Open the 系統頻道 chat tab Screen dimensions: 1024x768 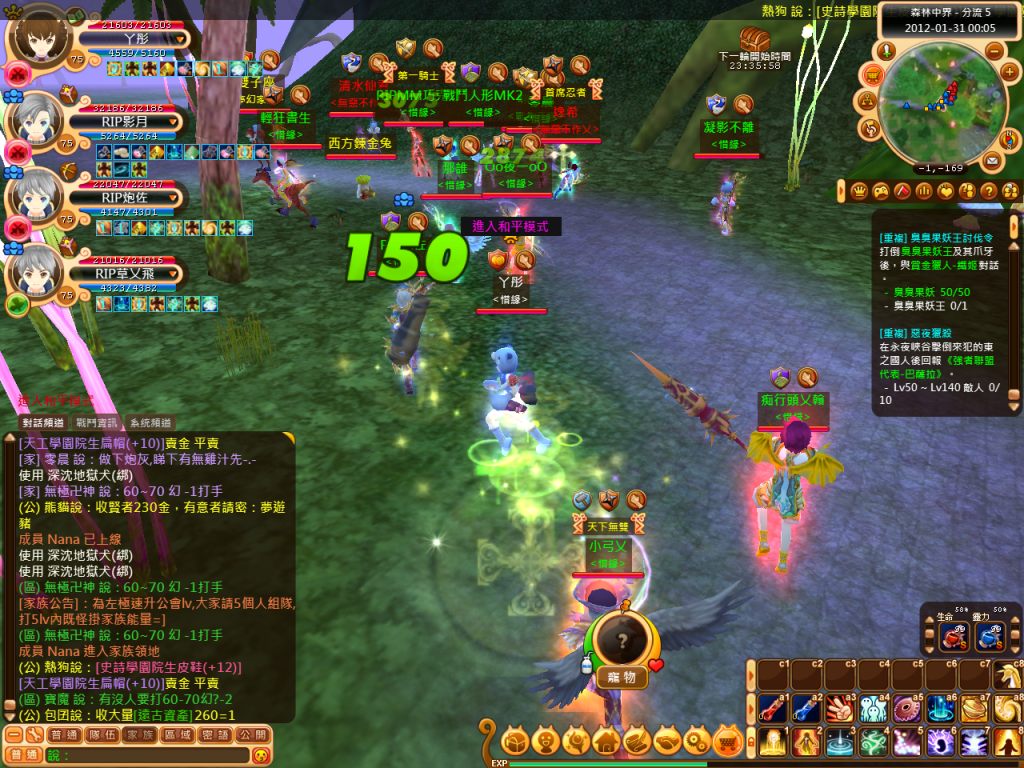coord(150,423)
